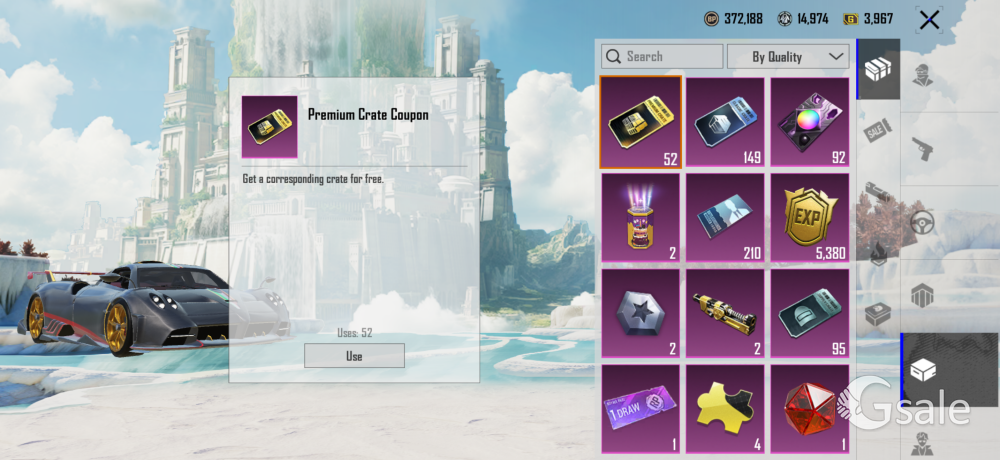This screenshot has width=1000, height=460.
Task: Select the gold weapon skin item
Action: coord(725,313)
